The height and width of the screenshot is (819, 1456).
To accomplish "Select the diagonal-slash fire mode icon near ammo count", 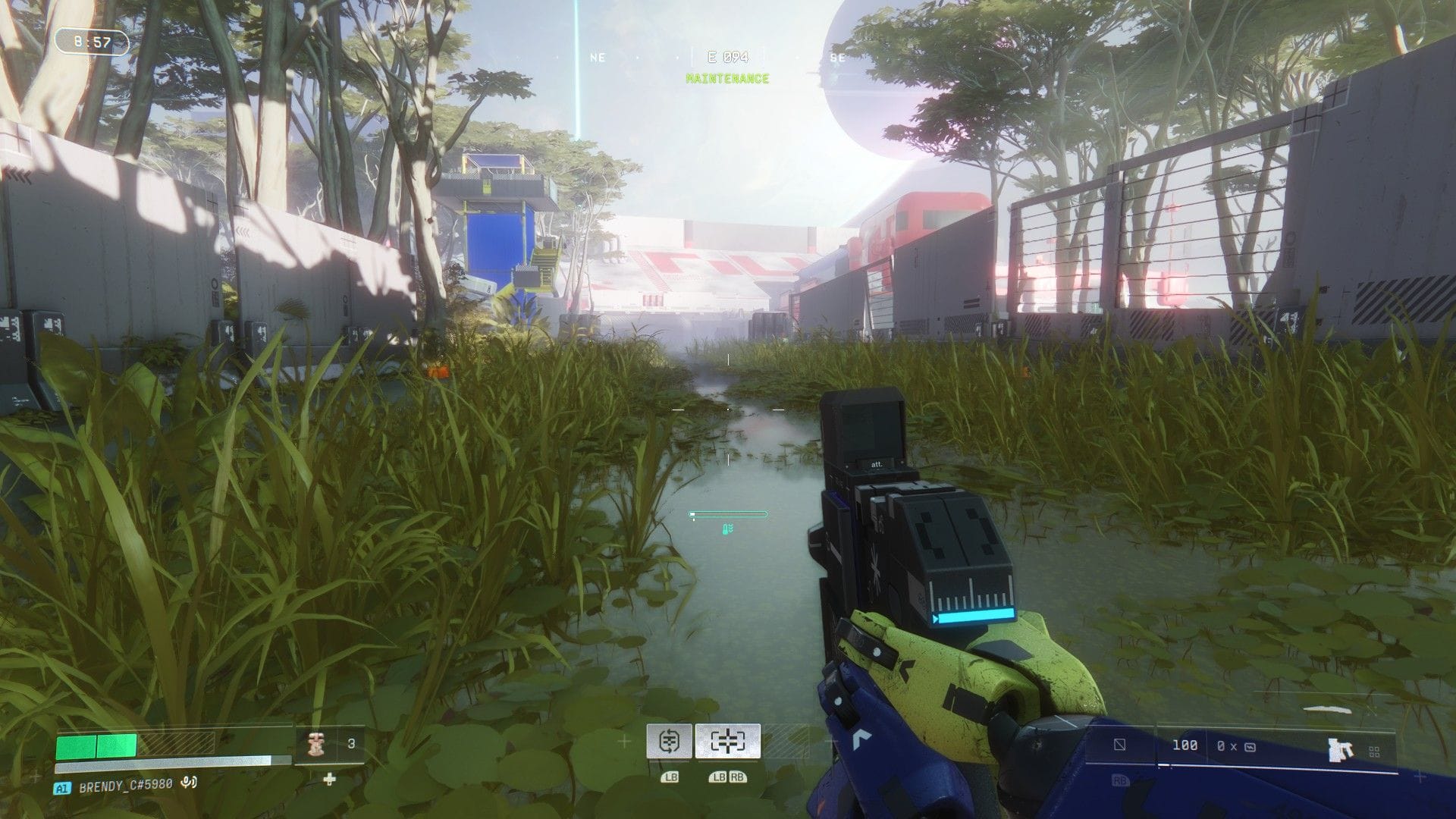I will [x=1119, y=745].
